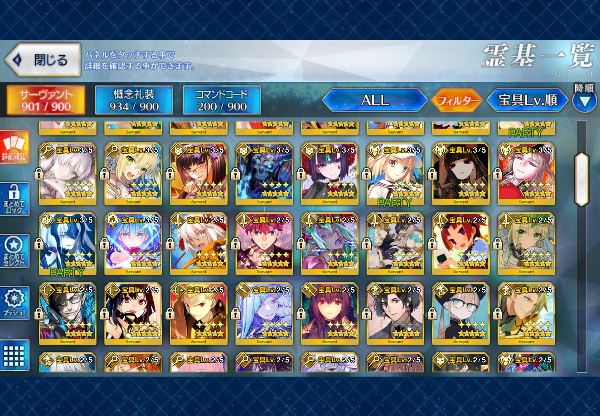Image resolution: width=600 pixels, height=416 pixels.
Task: Select the red-haired swordsman servant card
Action: [x=265, y=240]
